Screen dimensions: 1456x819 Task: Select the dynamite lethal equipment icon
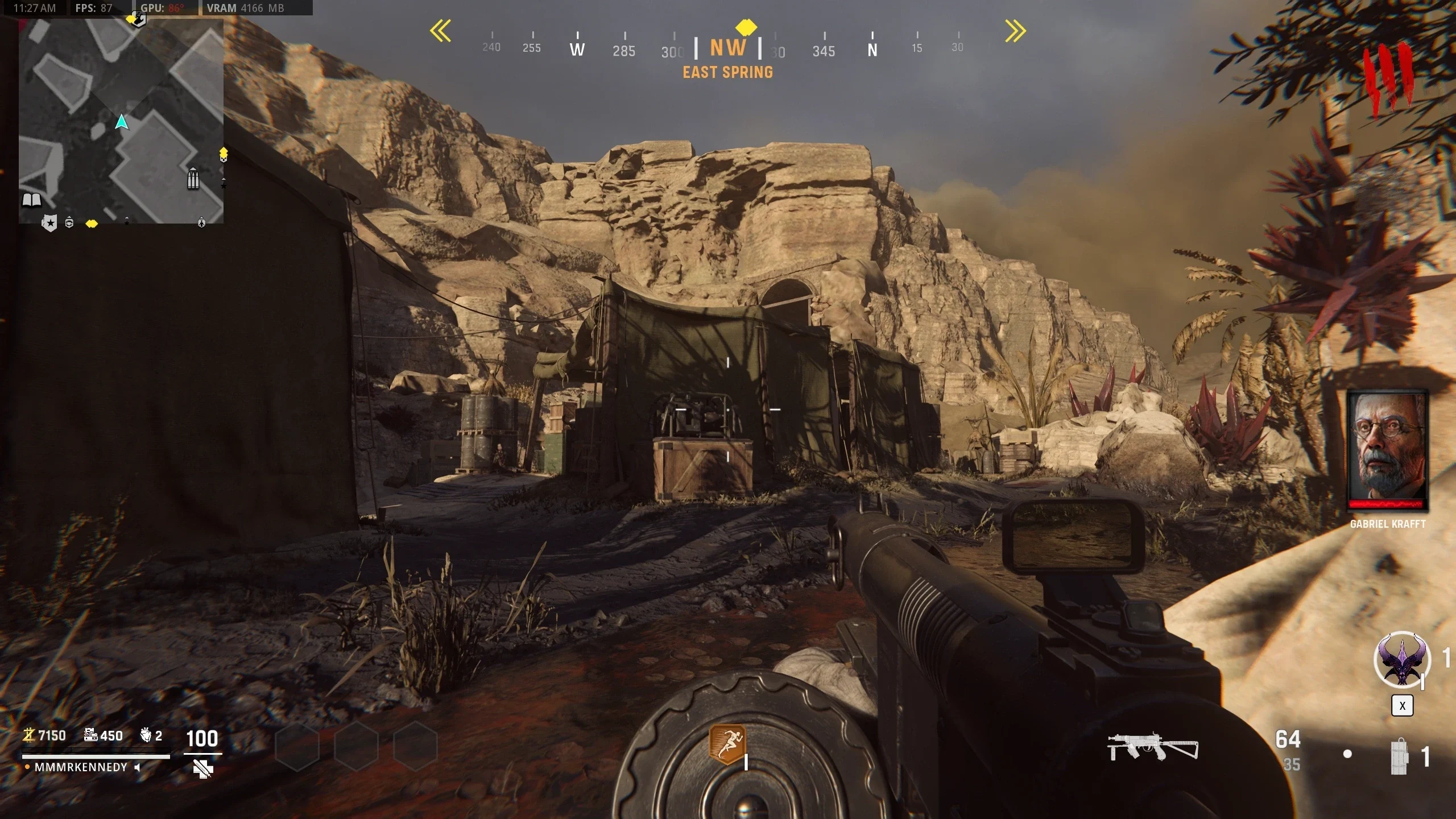(1400, 756)
